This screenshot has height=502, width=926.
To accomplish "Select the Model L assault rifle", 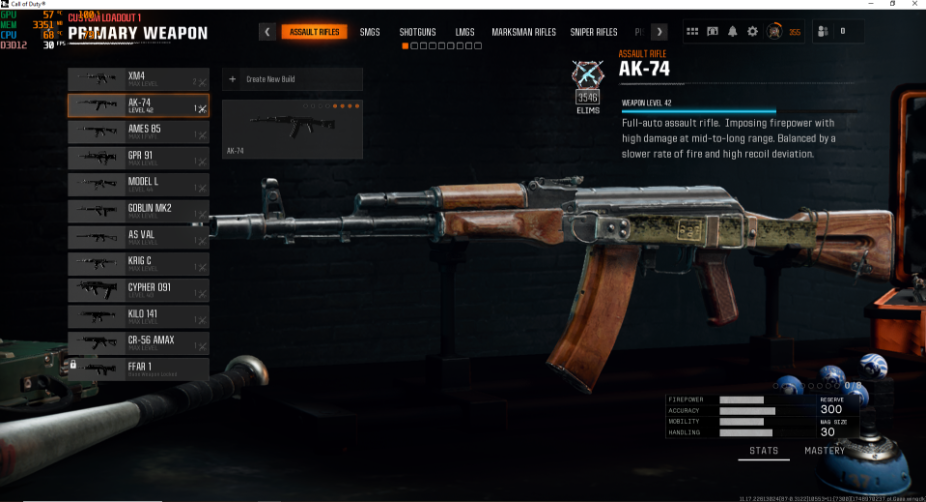I will click(138, 184).
